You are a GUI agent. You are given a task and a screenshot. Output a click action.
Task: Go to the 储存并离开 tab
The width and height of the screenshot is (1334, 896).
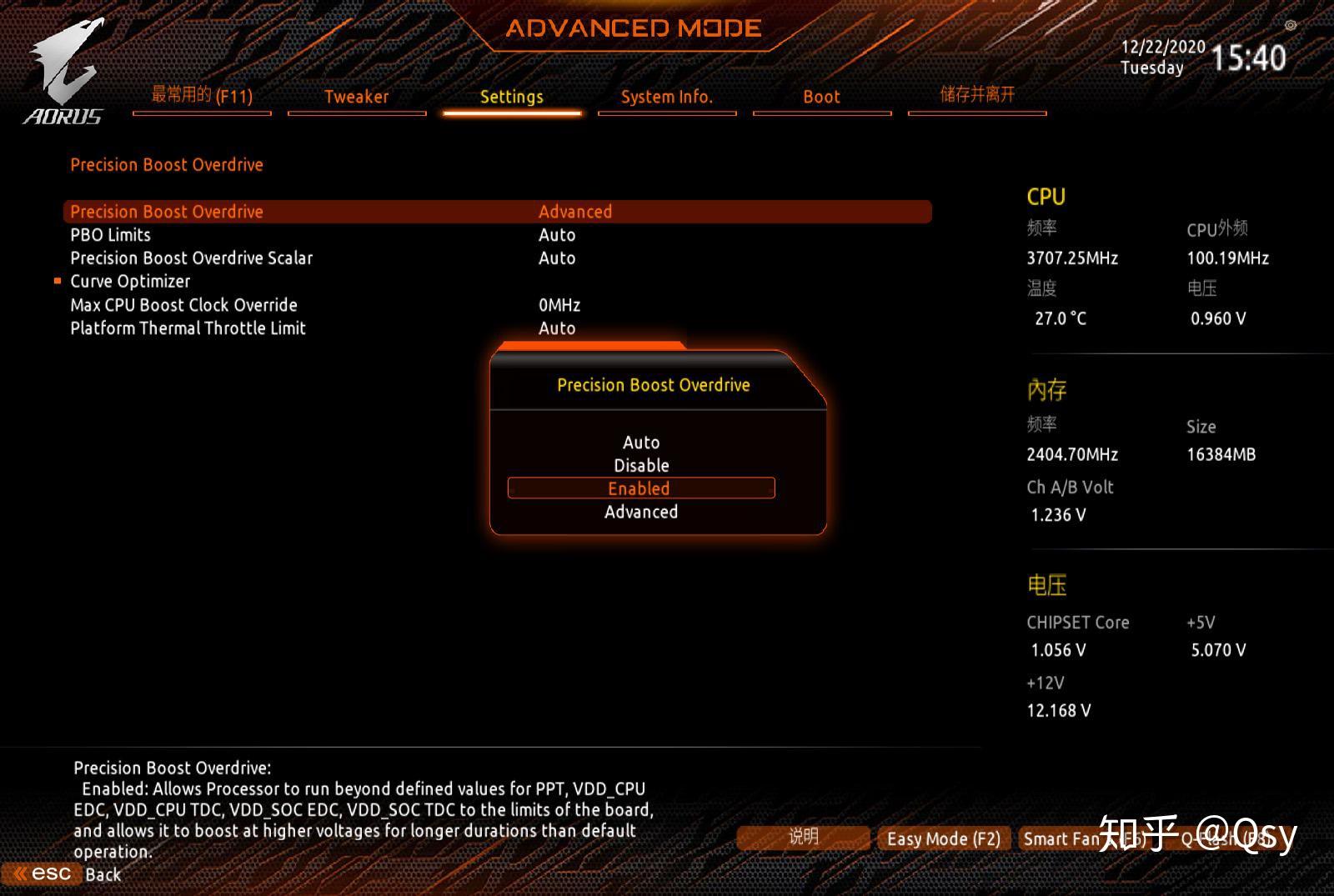point(976,95)
